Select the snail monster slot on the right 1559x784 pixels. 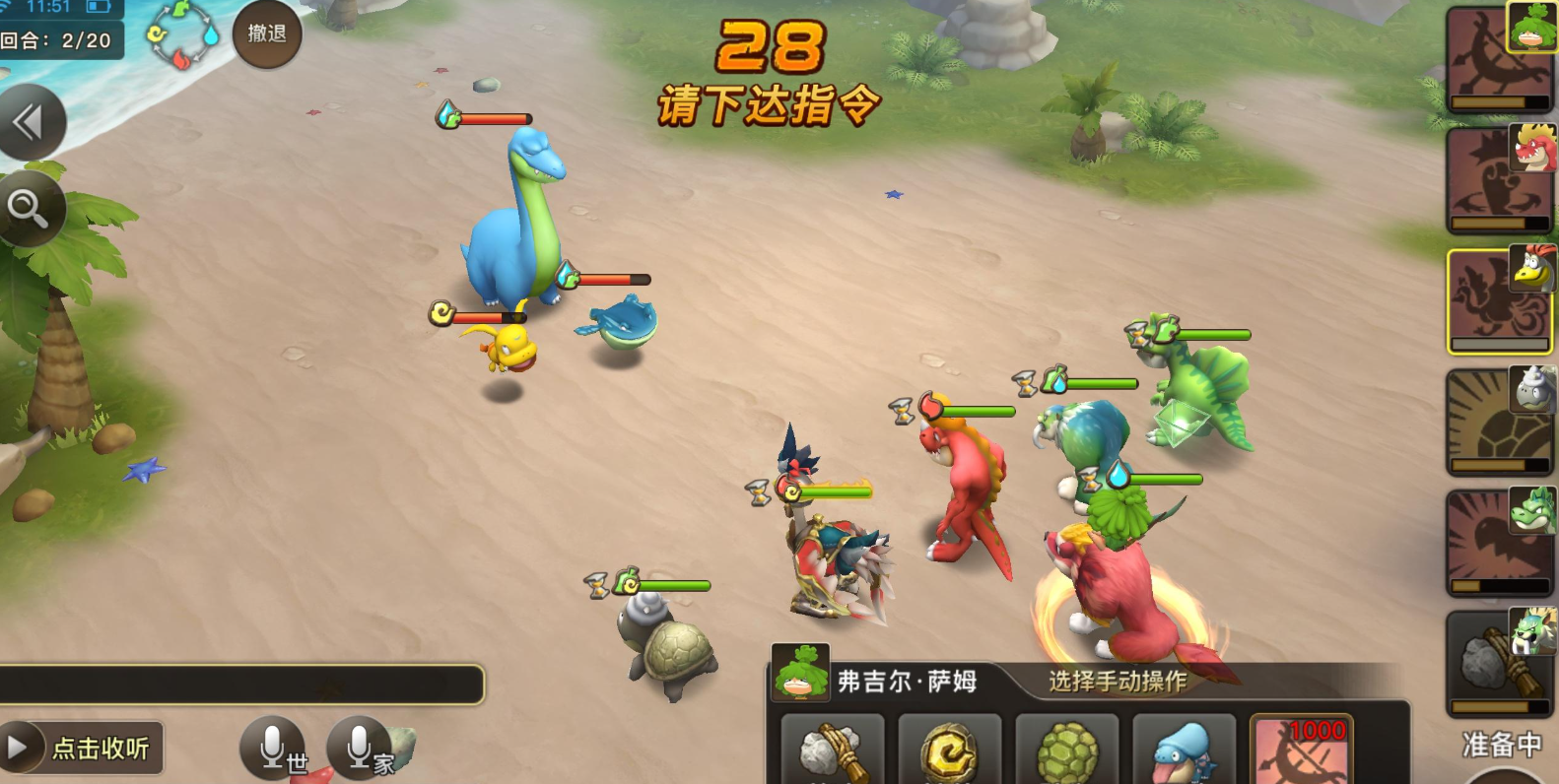pyautogui.click(x=1500, y=421)
